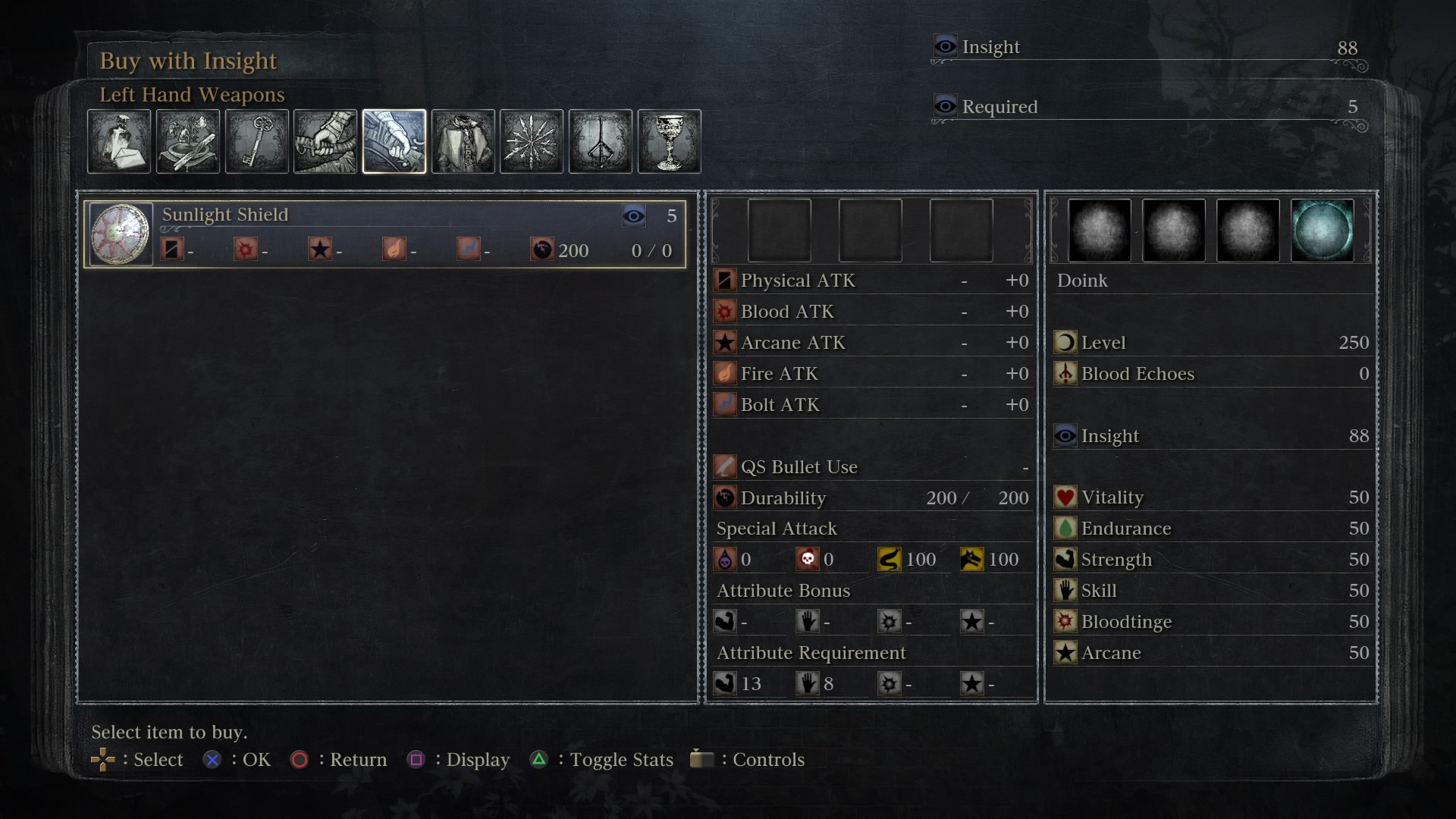Screen dimensions: 1456x819
Task: Click the Durability 200/200 bar entry
Action: pos(872,498)
